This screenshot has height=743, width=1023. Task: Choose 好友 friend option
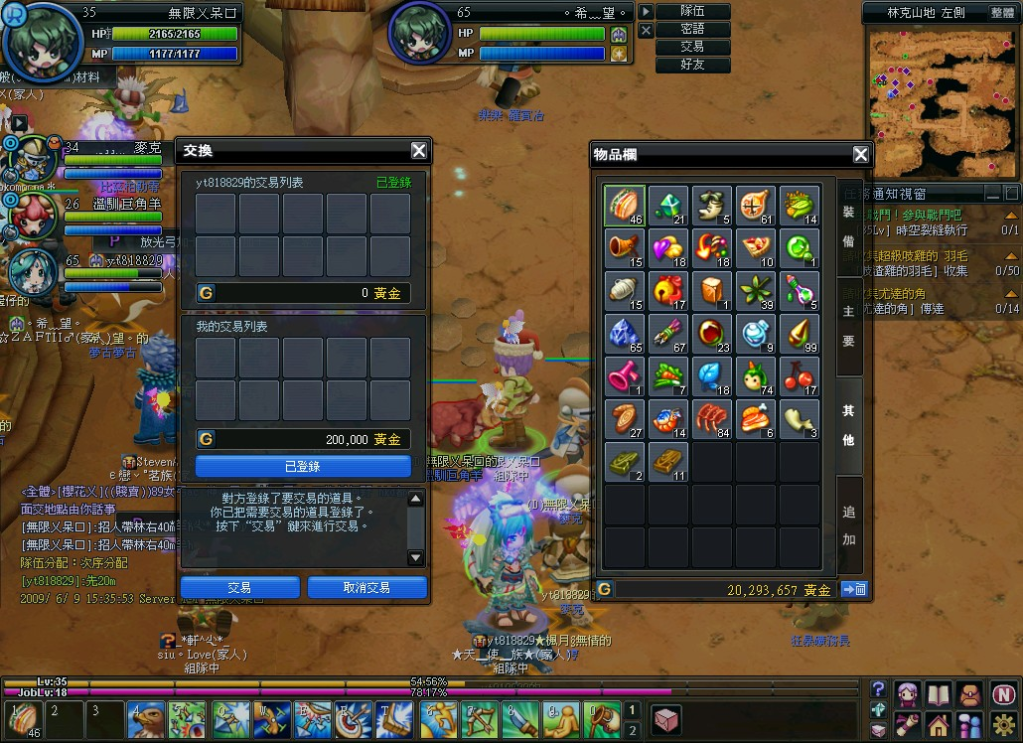click(x=692, y=65)
